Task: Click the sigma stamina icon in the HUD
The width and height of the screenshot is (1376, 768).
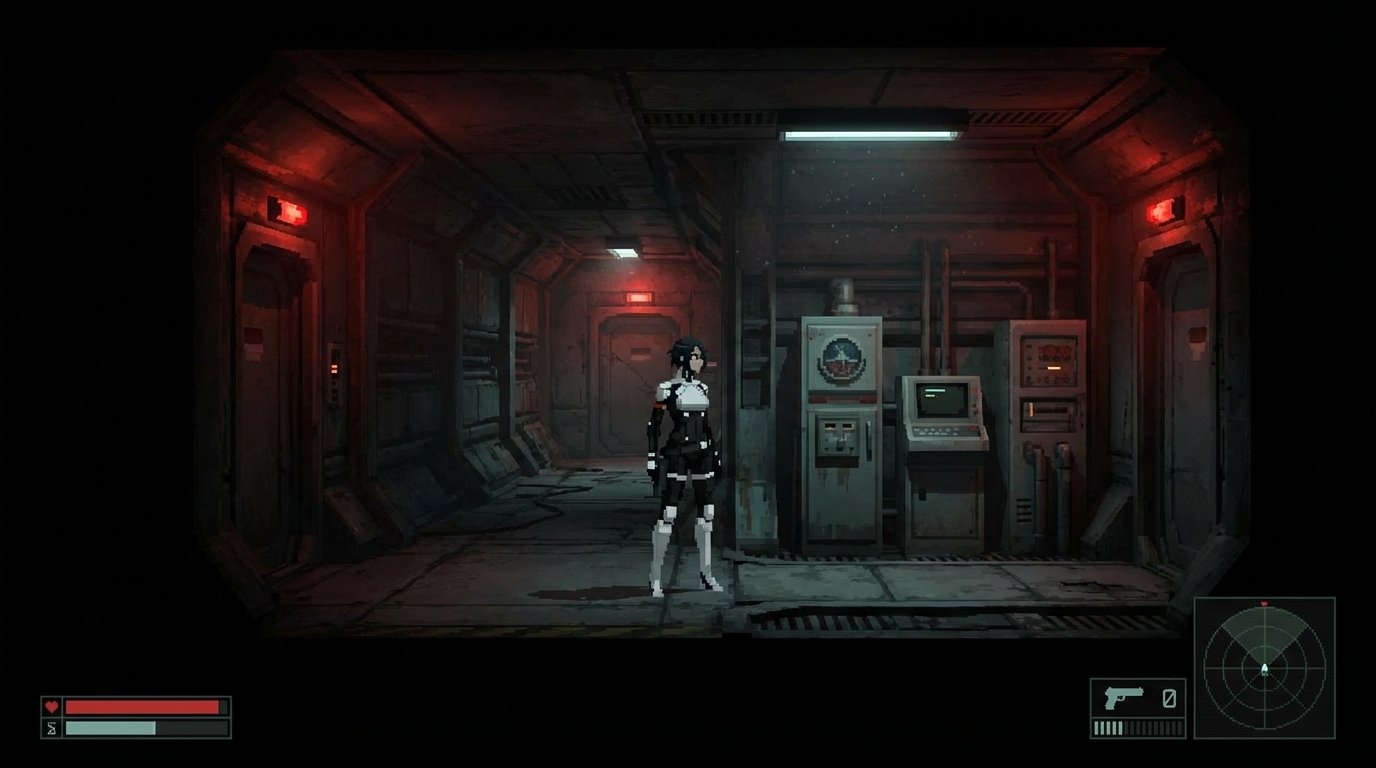Action: tap(50, 726)
